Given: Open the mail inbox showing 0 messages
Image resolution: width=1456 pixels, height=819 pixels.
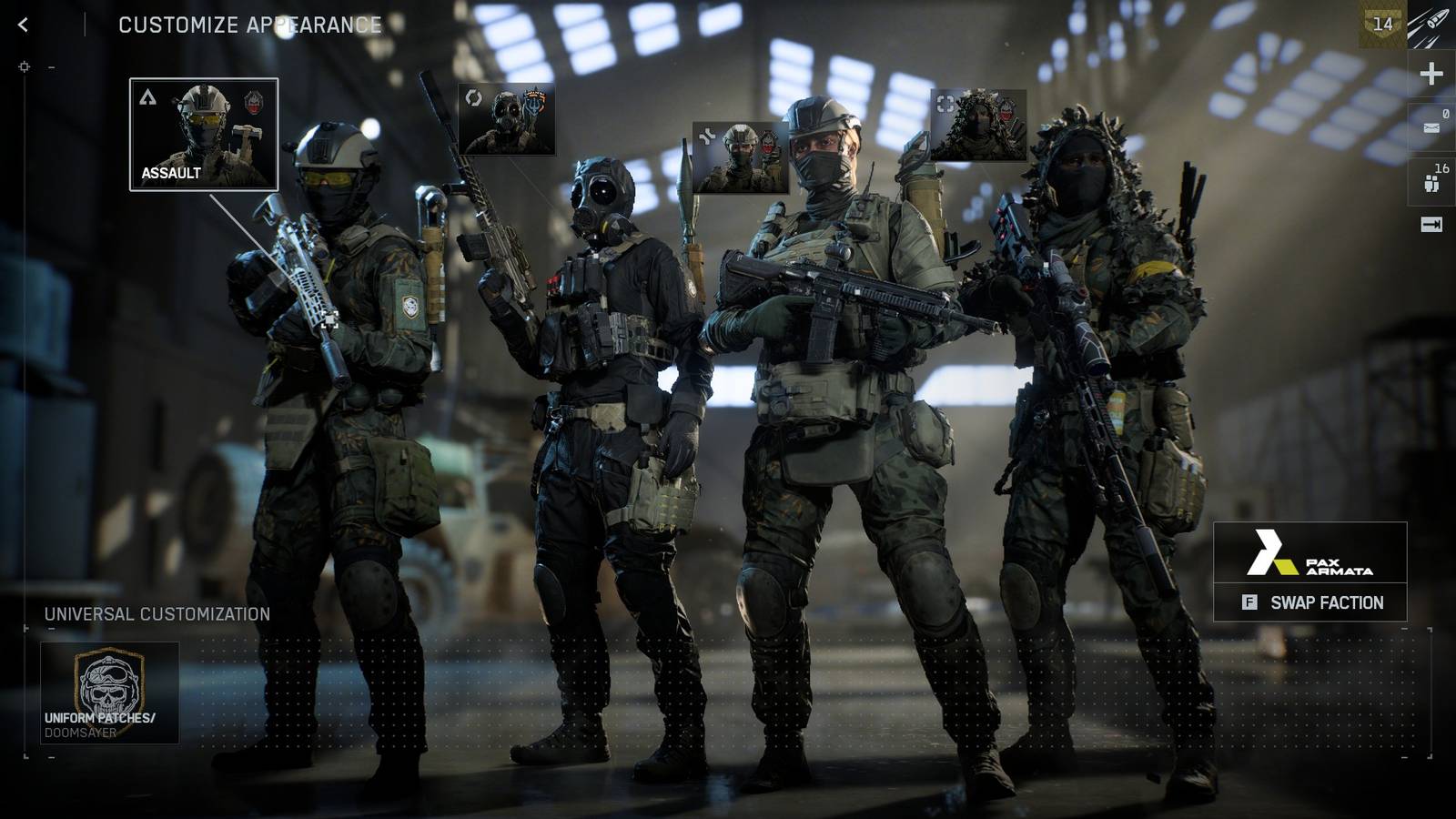Looking at the screenshot, I should [1432, 123].
